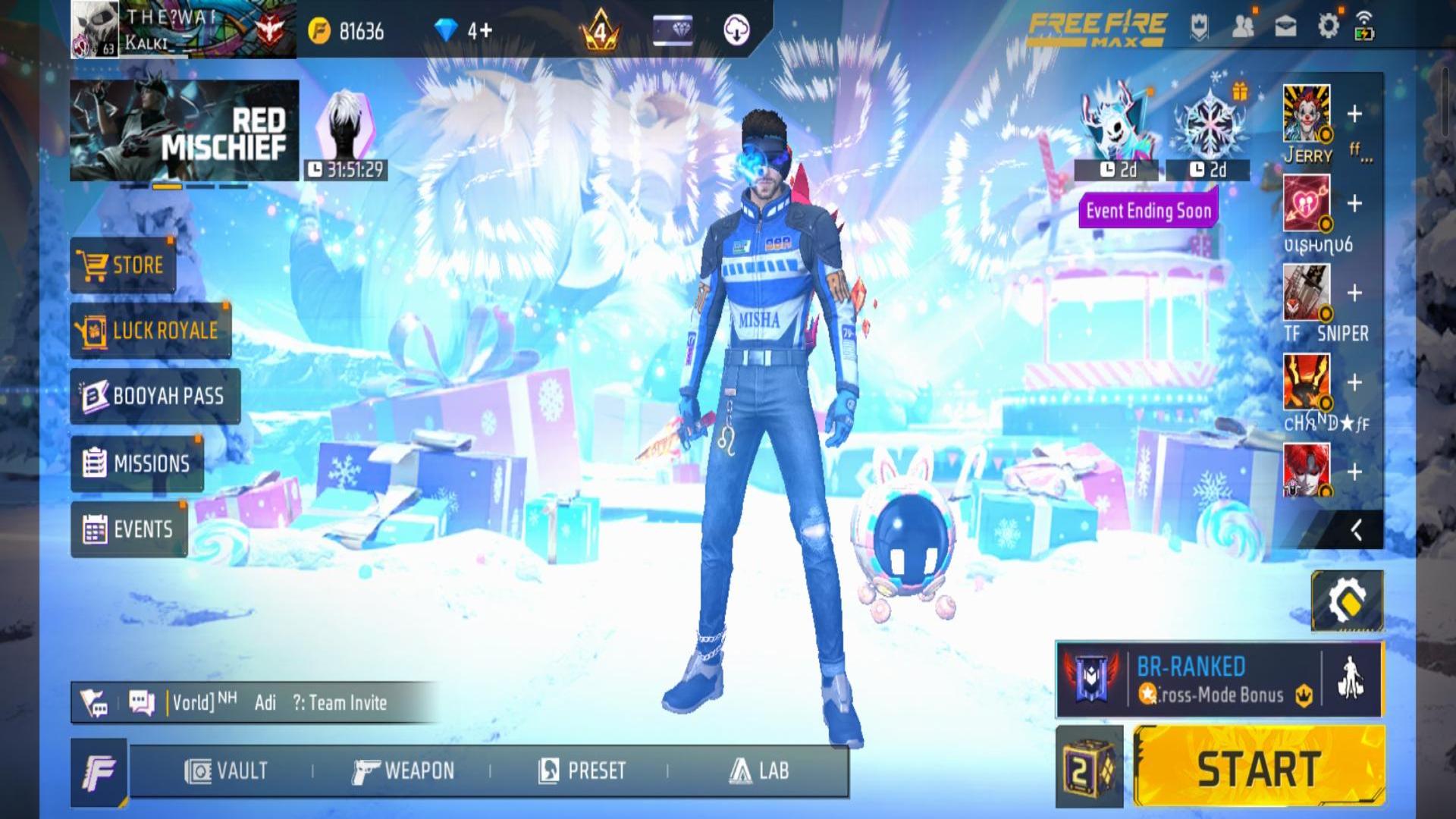Open the Store menu
This screenshot has width=1456, height=819.
coord(123,265)
